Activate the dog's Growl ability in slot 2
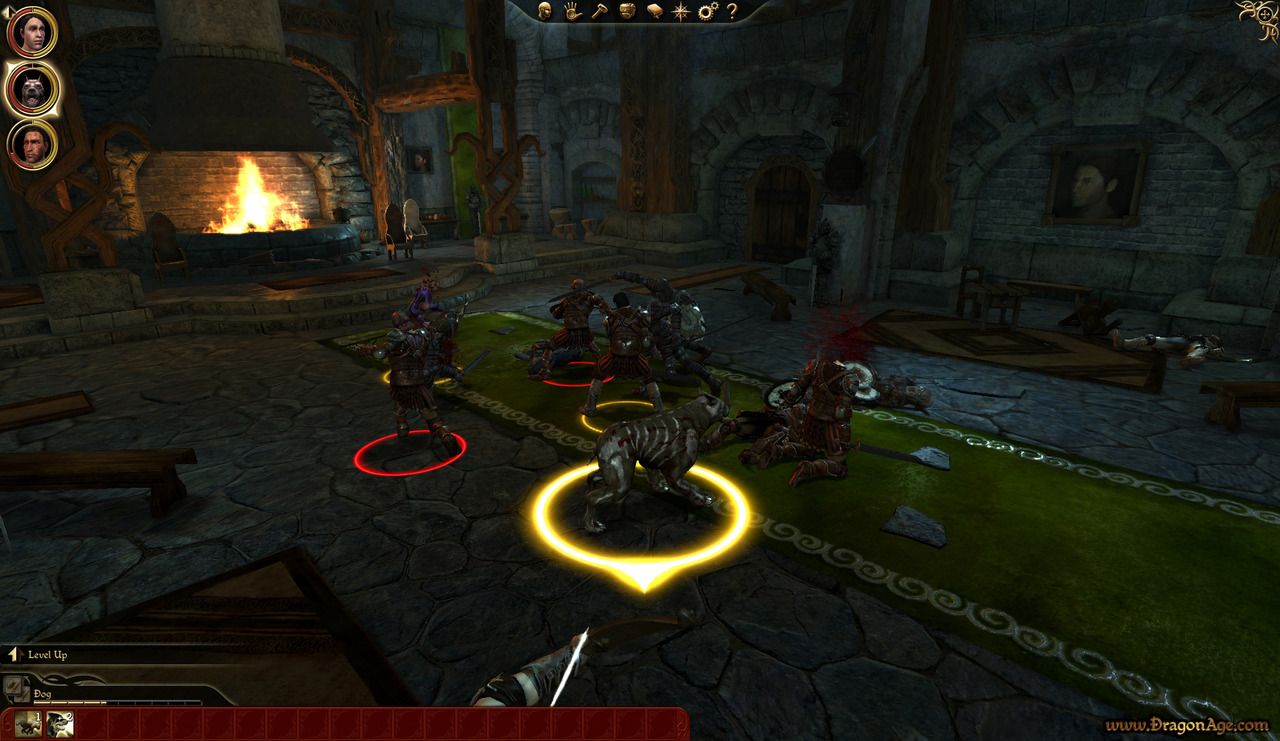Screen dimensions: 1280x741 (x=59, y=724)
